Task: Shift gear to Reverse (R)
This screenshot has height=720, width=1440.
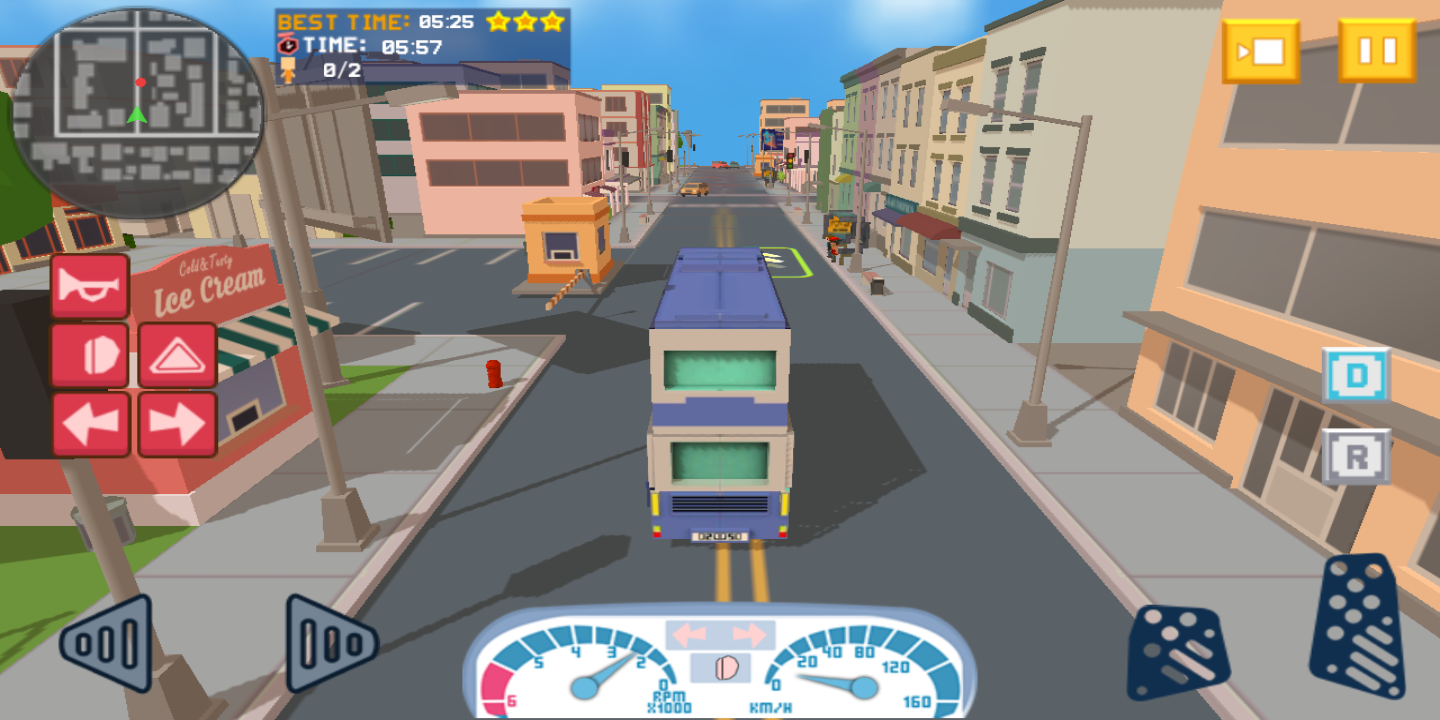Action: [1356, 457]
